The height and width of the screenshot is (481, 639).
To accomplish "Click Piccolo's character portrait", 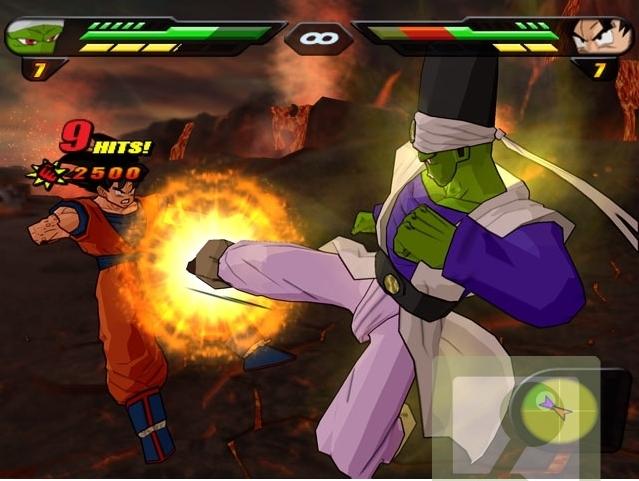I will tap(34, 36).
